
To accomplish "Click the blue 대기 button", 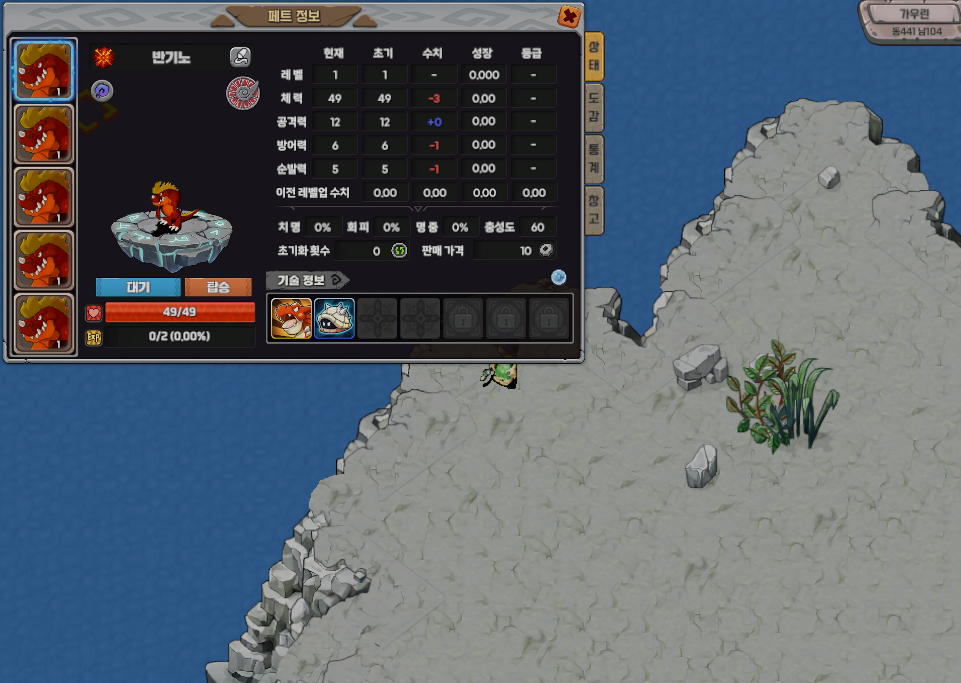I will [138, 287].
